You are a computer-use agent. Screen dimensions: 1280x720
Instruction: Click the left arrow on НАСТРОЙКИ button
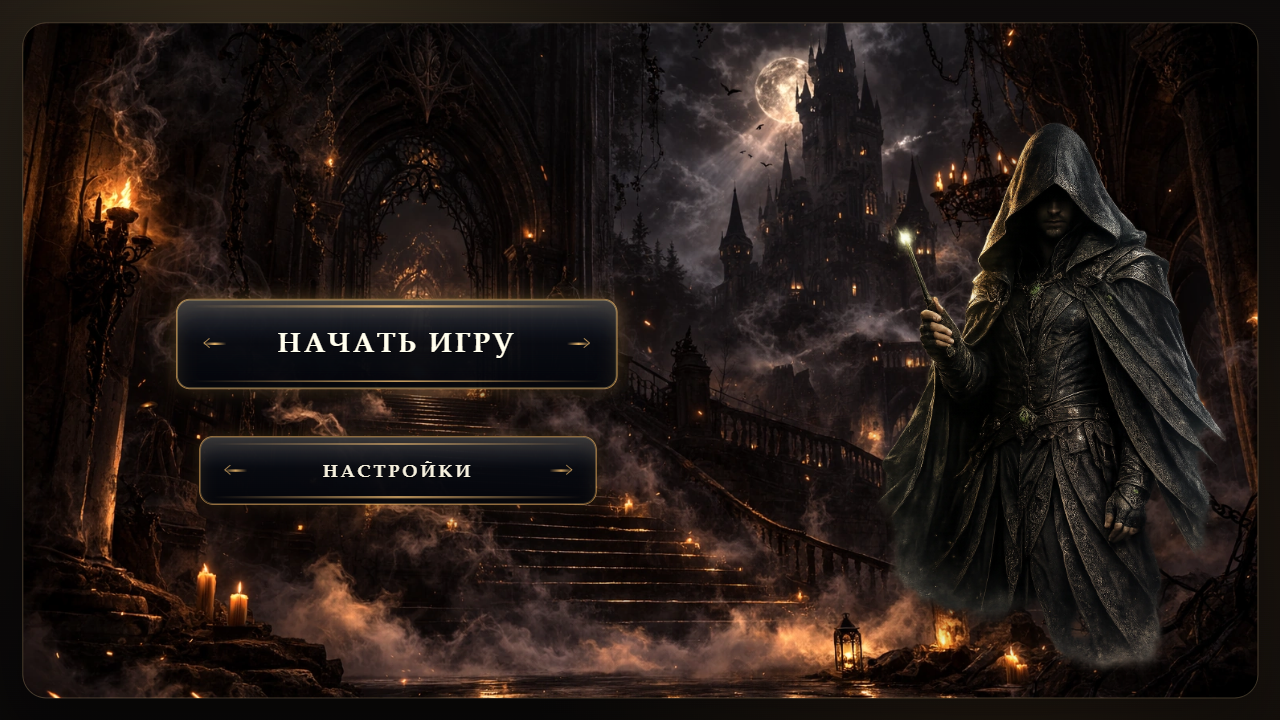point(234,470)
